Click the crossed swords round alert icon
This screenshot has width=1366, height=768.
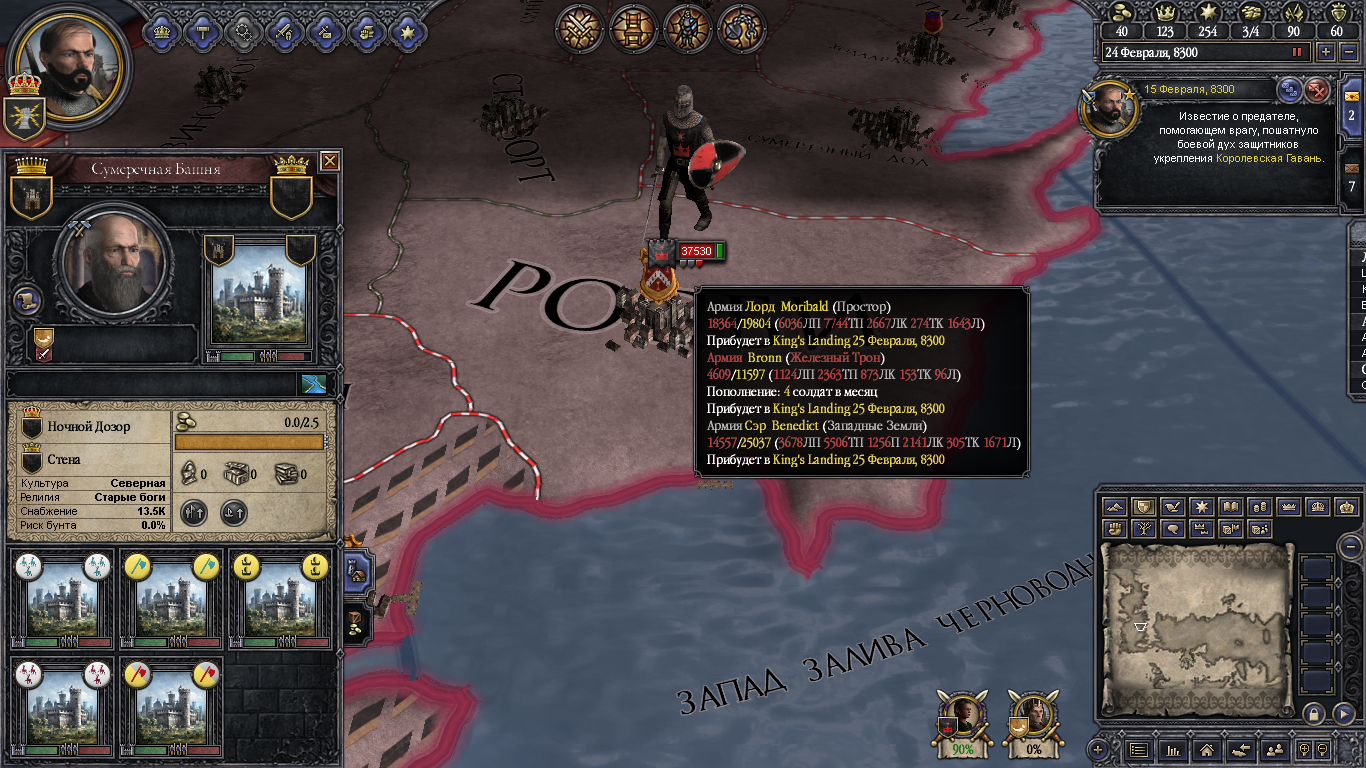(x=578, y=29)
